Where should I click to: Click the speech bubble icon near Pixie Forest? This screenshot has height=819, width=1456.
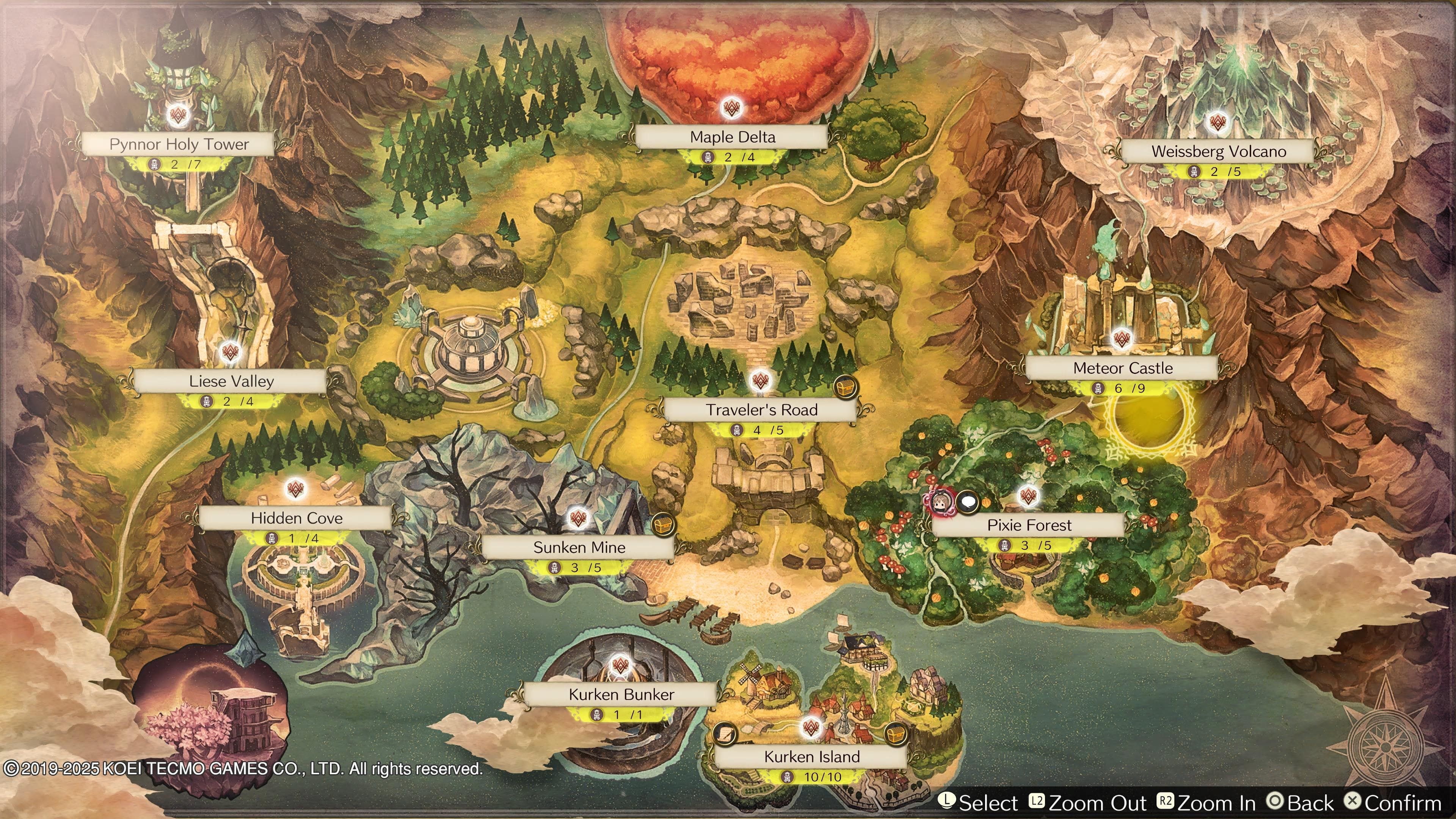point(968,501)
